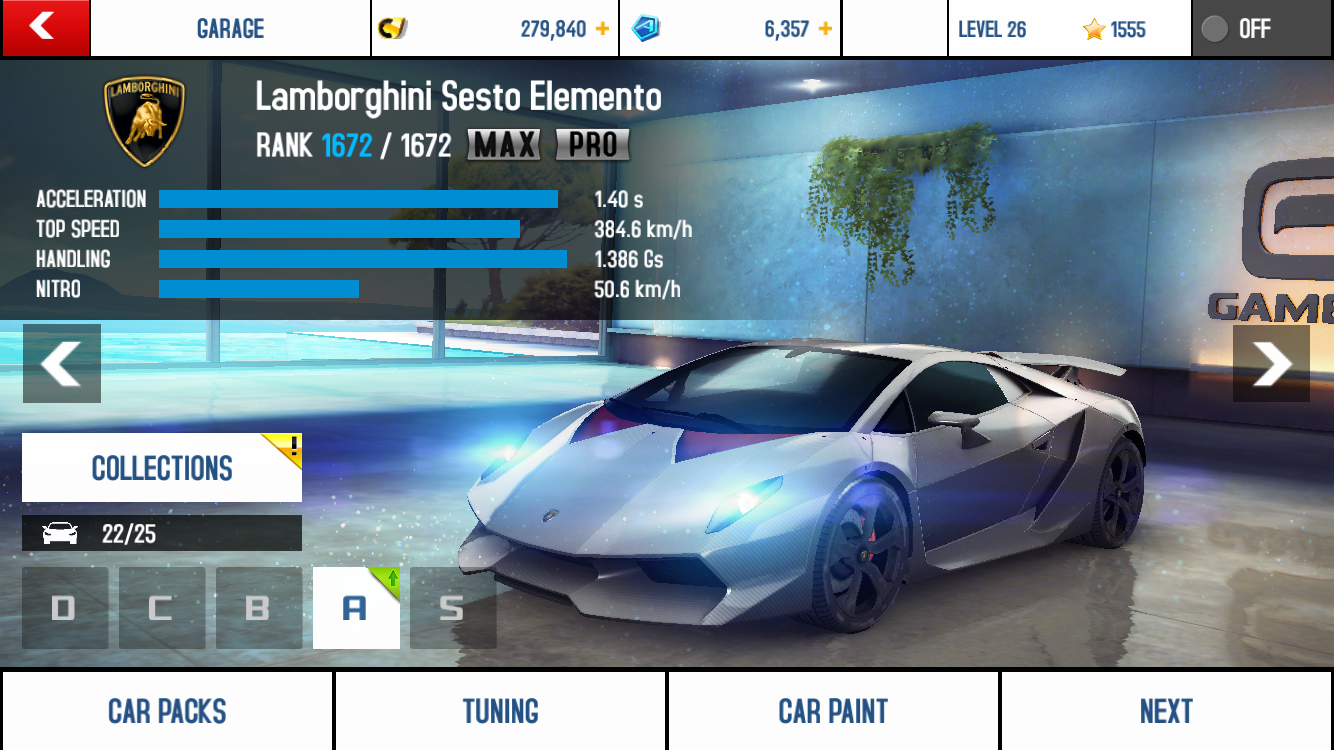Screen dimensions: 1334x750
Task: Show the next car with right arrow
Action: point(1271,363)
